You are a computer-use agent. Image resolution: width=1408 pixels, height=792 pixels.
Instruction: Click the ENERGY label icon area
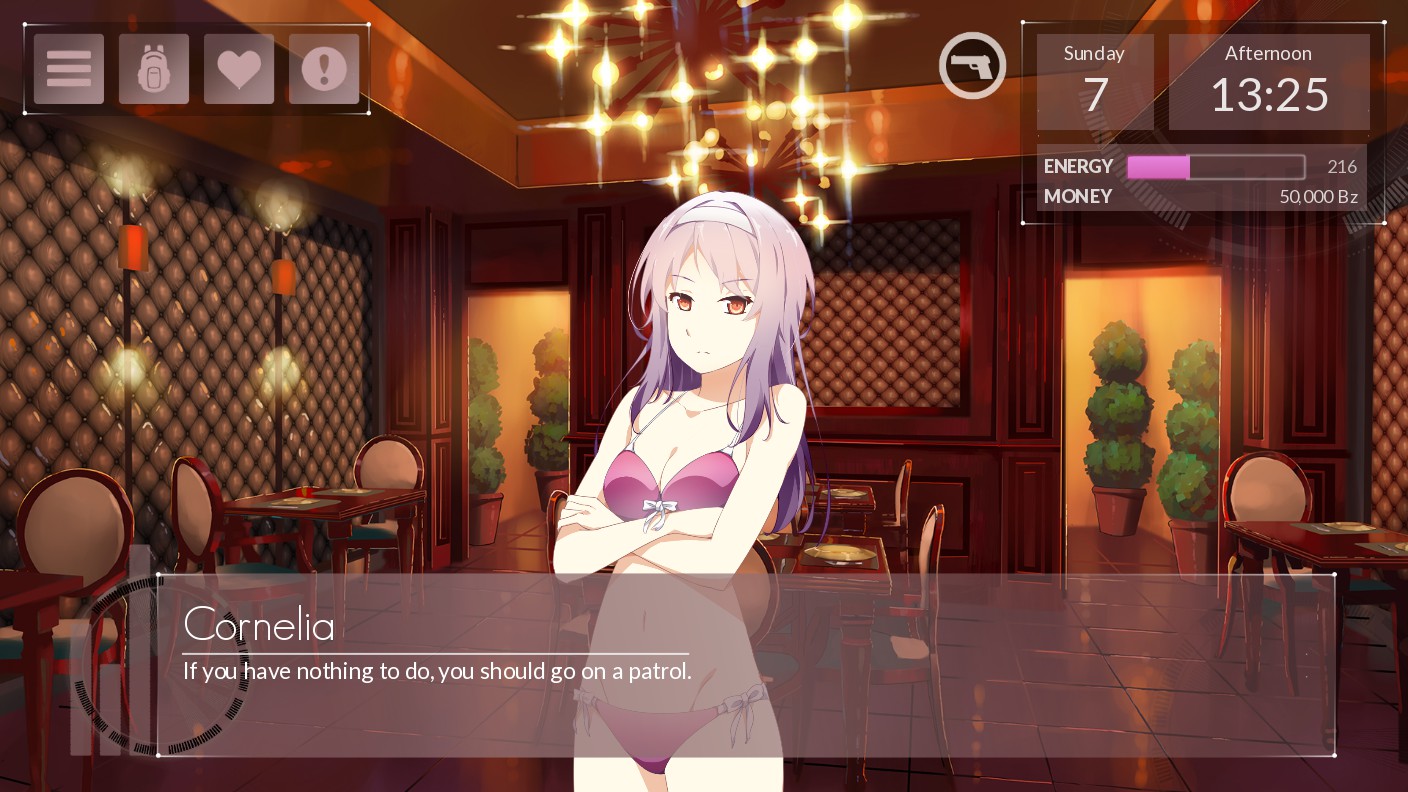(1078, 166)
